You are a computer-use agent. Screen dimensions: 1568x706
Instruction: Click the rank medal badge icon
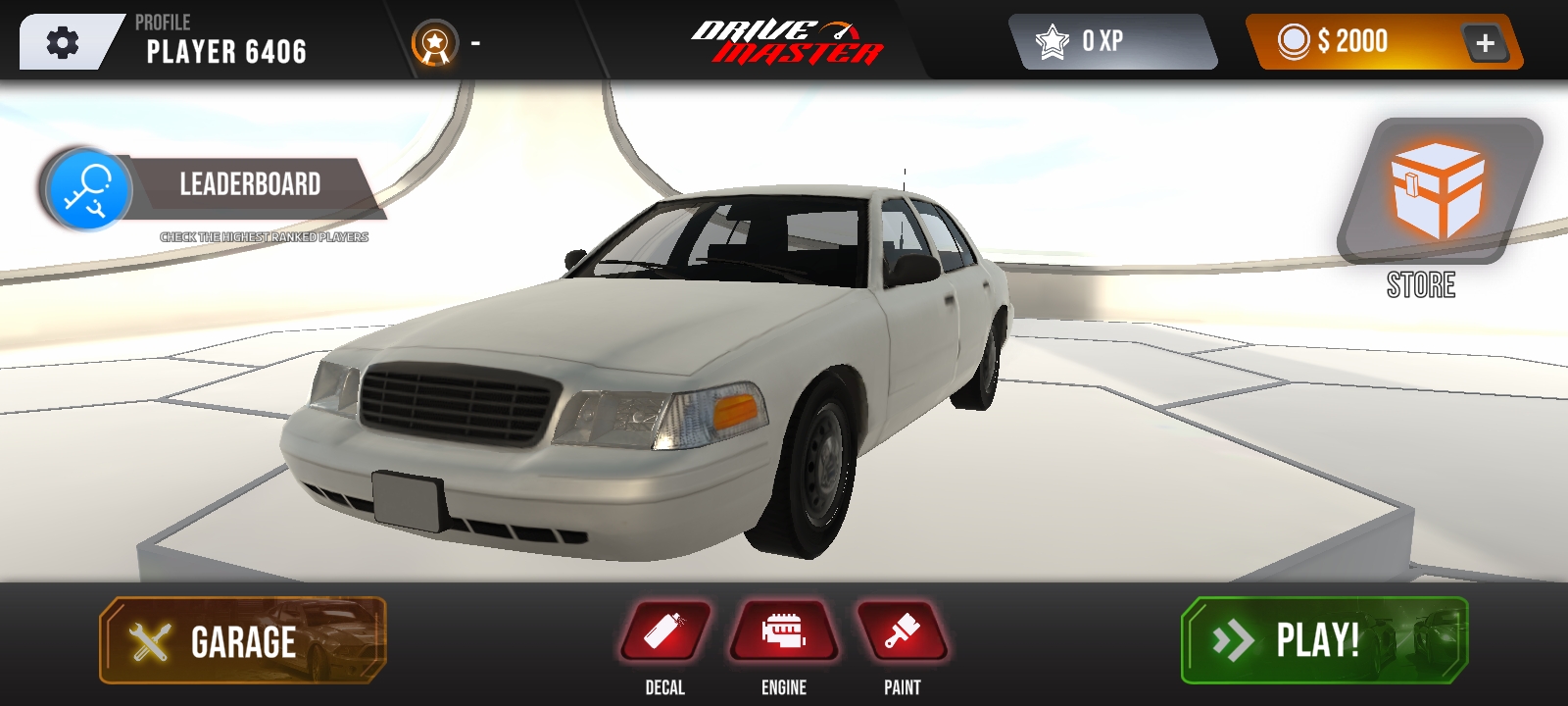434,43
